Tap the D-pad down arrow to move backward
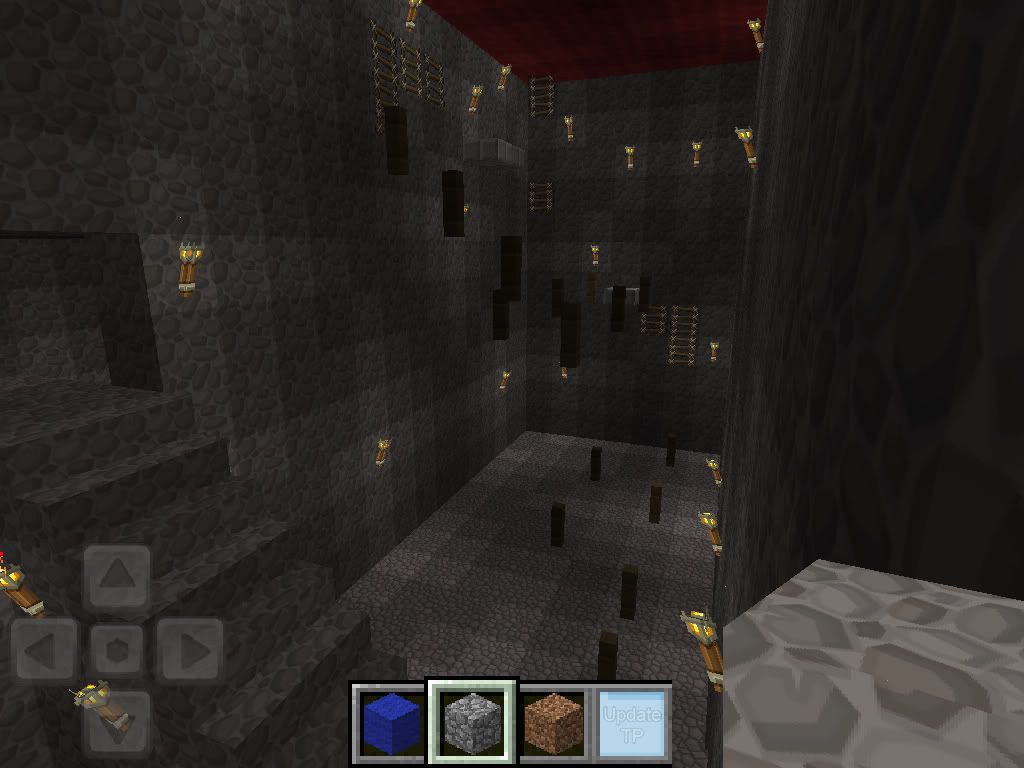The image size is (1024, 768). click(x=118, y=722)
